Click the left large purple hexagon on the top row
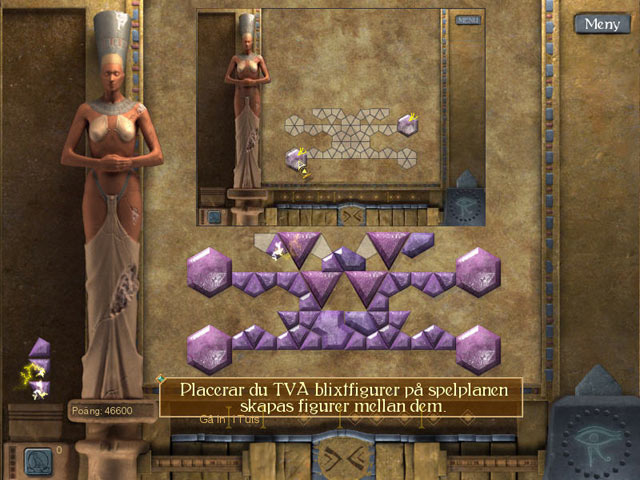The image size is (640, 480). (x=209, y=272)
